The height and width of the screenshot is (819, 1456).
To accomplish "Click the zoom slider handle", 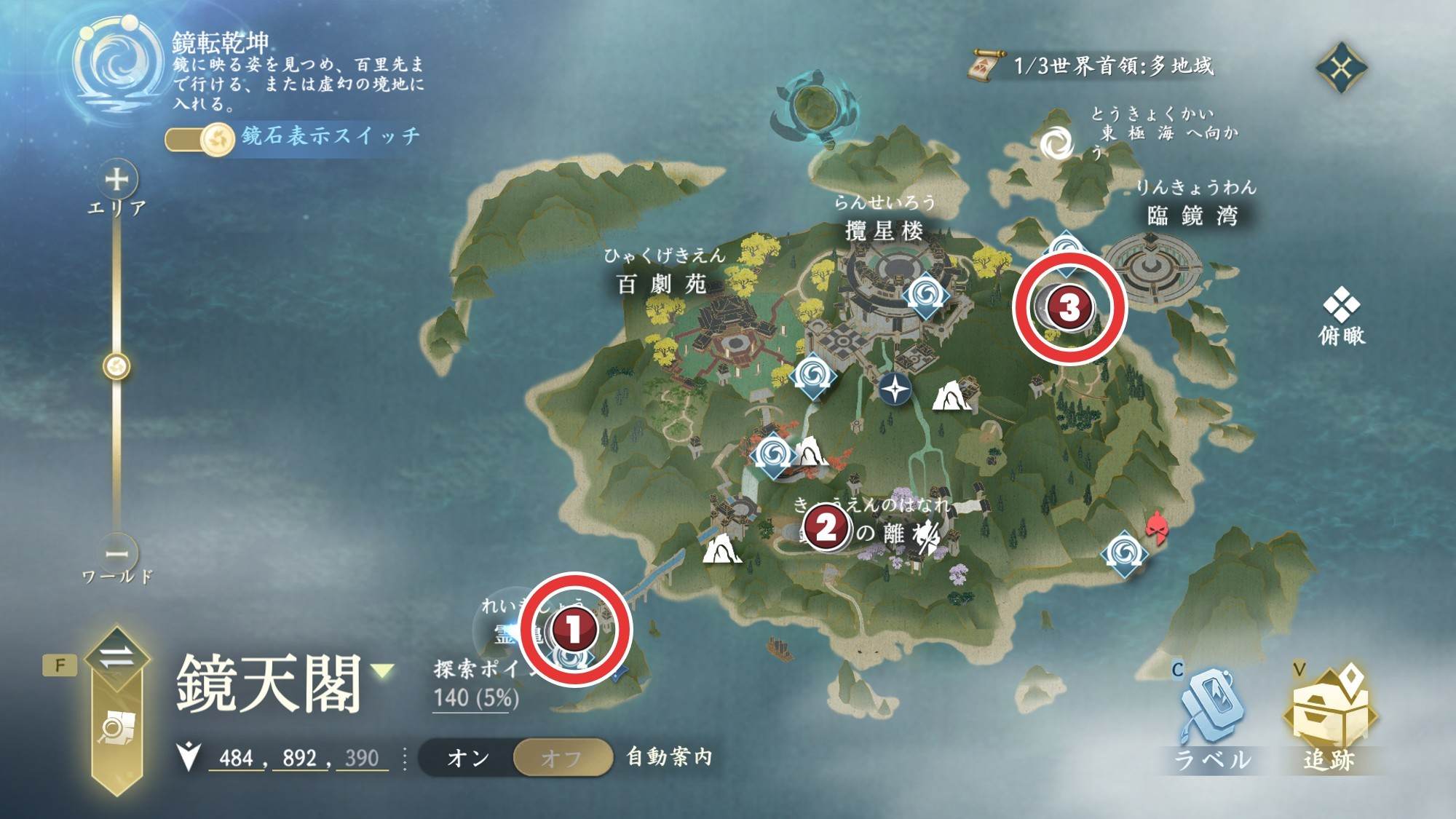I will coord(116,366).
